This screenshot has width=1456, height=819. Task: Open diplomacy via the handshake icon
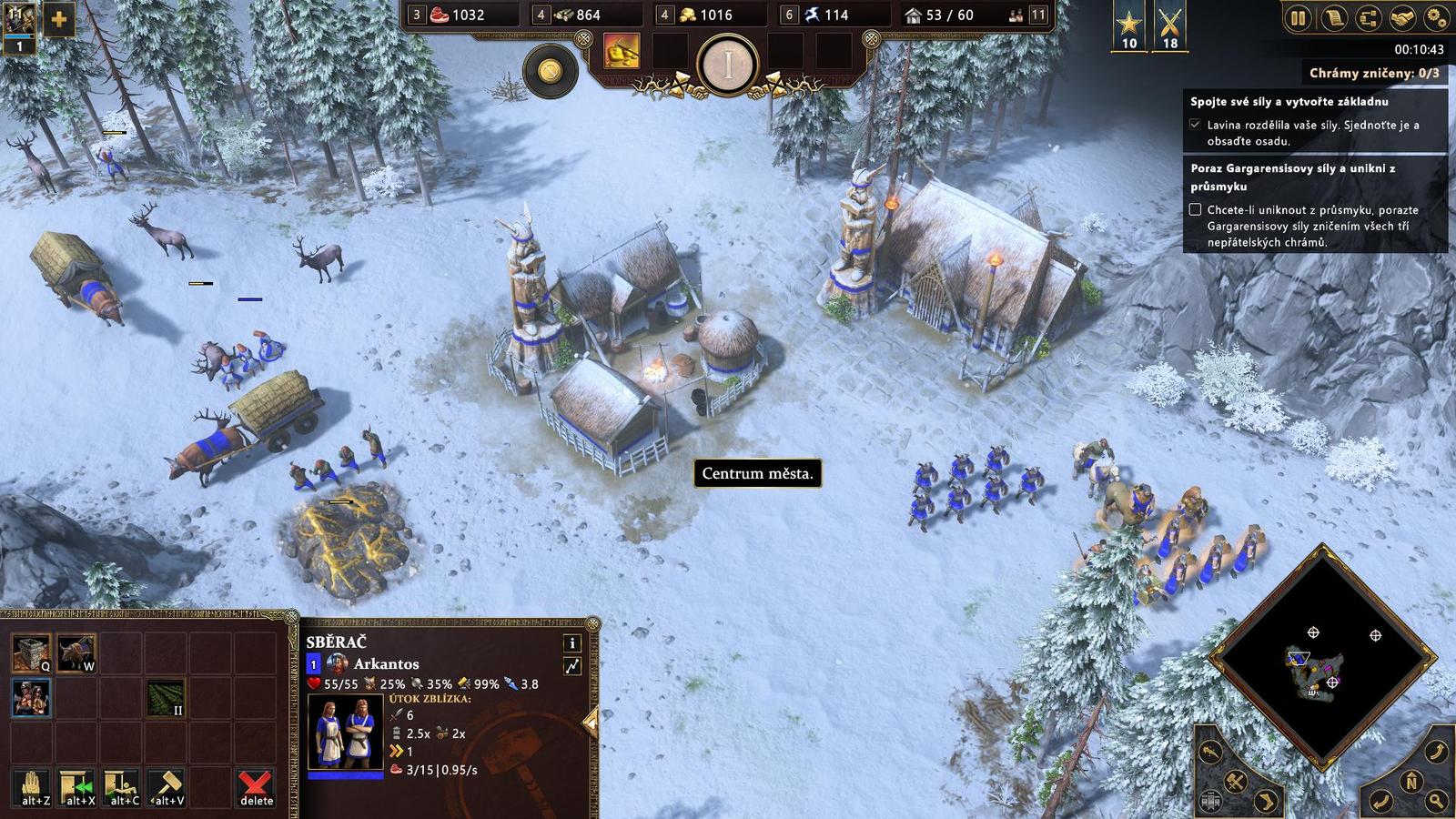point(1402,17)
